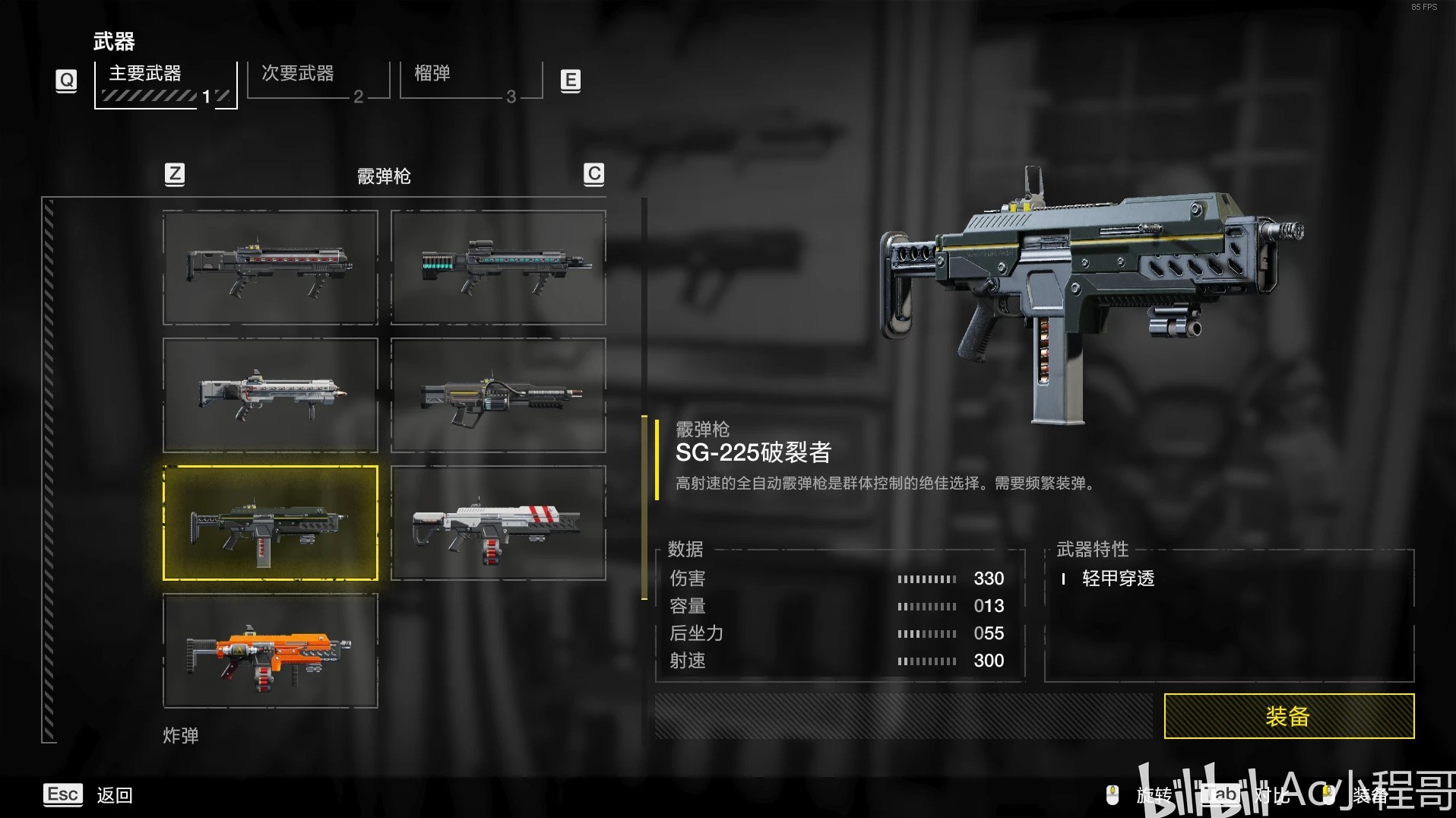This screenshot has height=818, width=1456.
Task: Click the 伤害 damage stat bar
Action: pyautogui.click(x=926, y=579)
